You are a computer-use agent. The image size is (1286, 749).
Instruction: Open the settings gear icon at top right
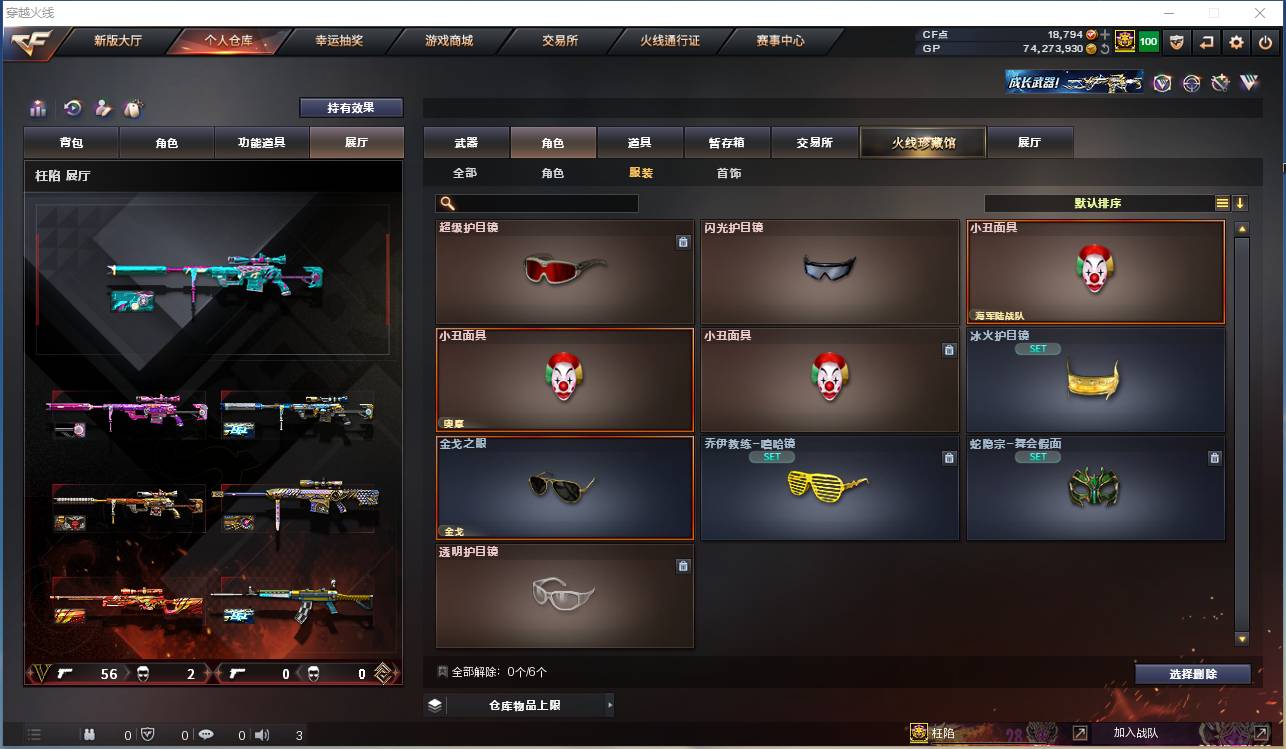coord(1234,42)
